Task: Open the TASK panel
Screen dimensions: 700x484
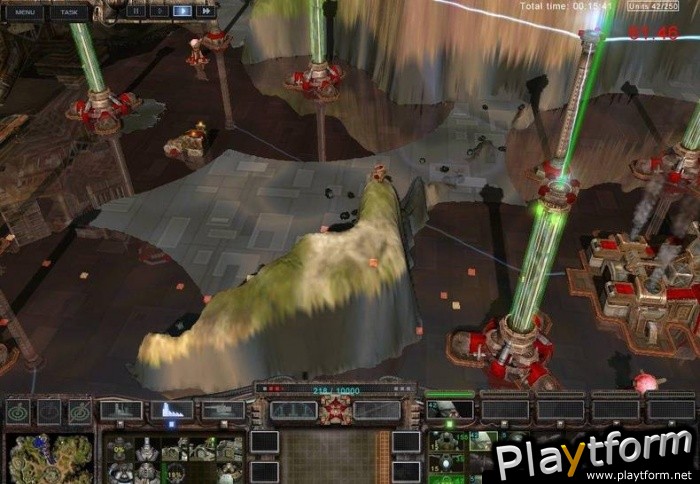Action: tap(69, 12)
